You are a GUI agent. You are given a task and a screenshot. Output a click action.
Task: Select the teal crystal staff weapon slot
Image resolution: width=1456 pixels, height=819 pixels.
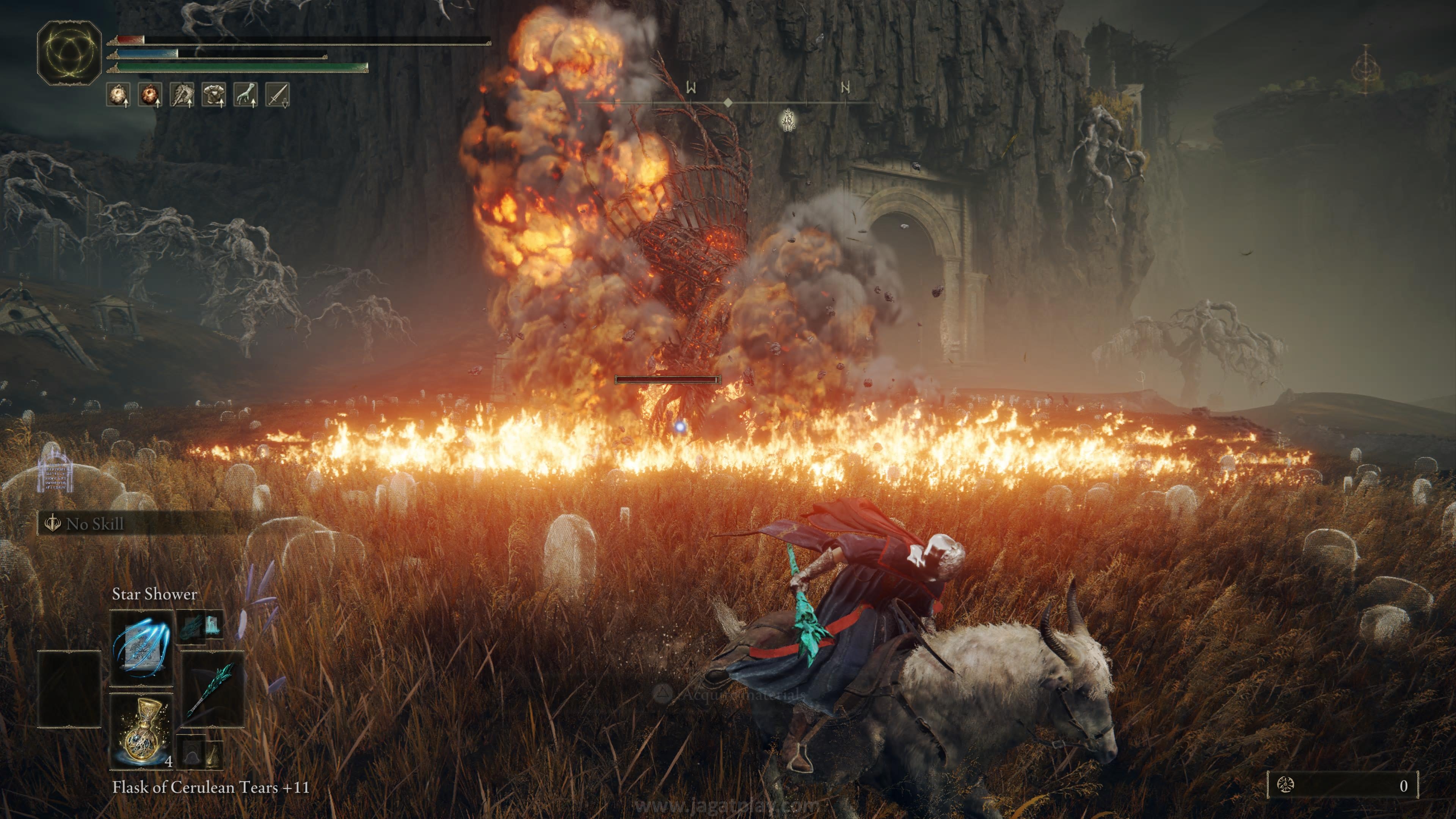(x=212, y=689)
